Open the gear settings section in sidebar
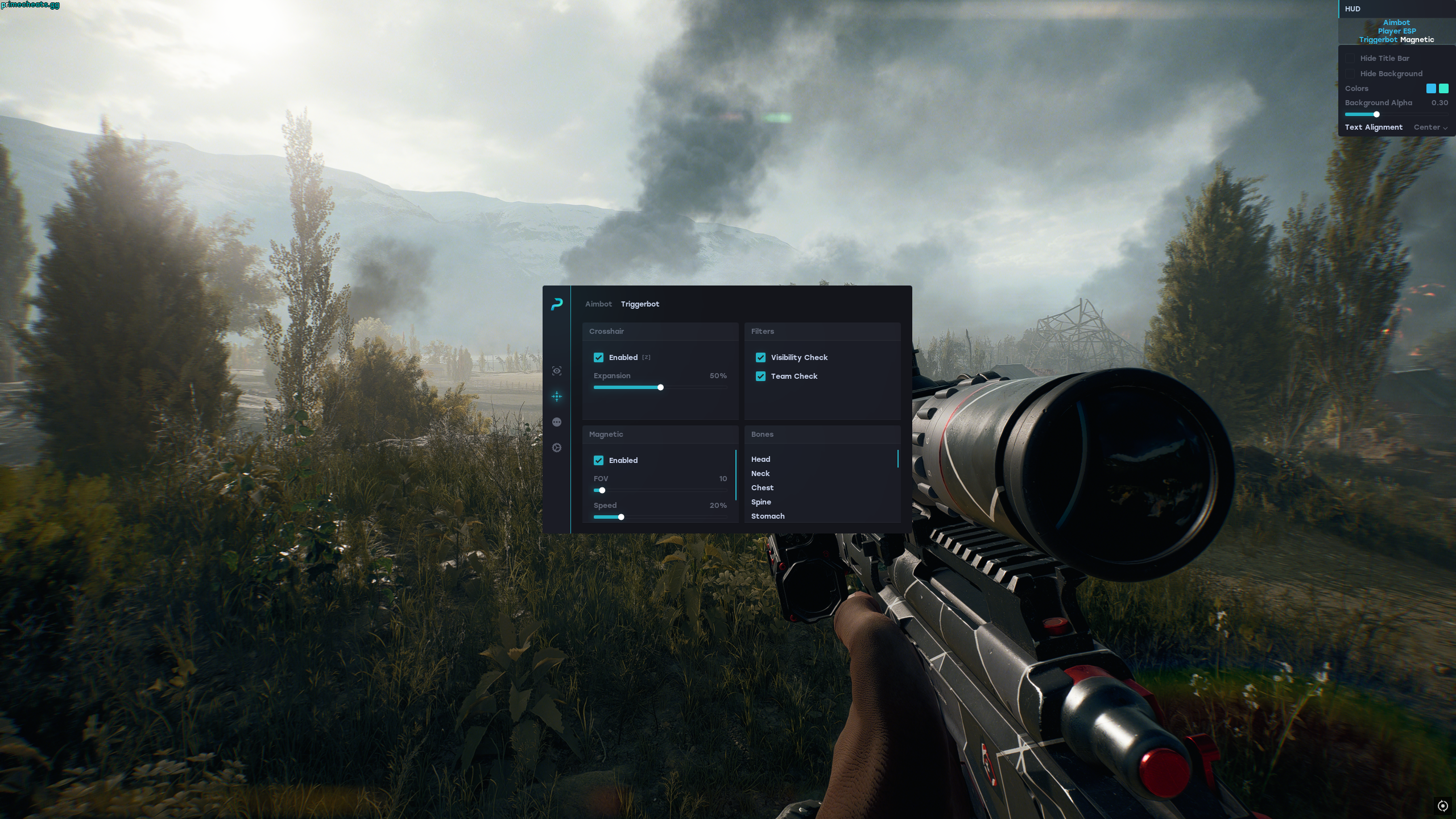Image resolution: width=1456 pixels, height=819 pixels. [x=557, y=448]
